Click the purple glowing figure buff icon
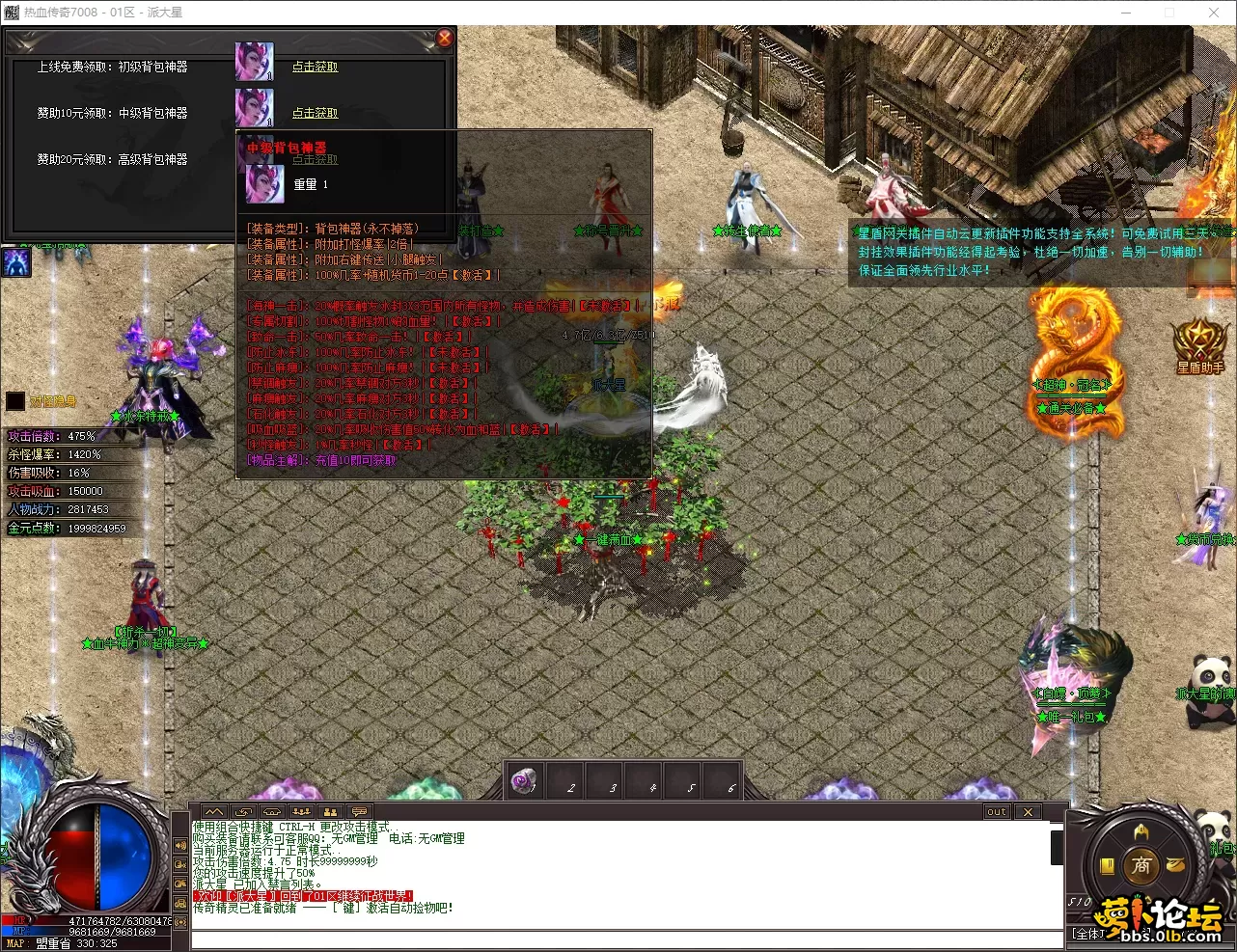 point(16,262)
